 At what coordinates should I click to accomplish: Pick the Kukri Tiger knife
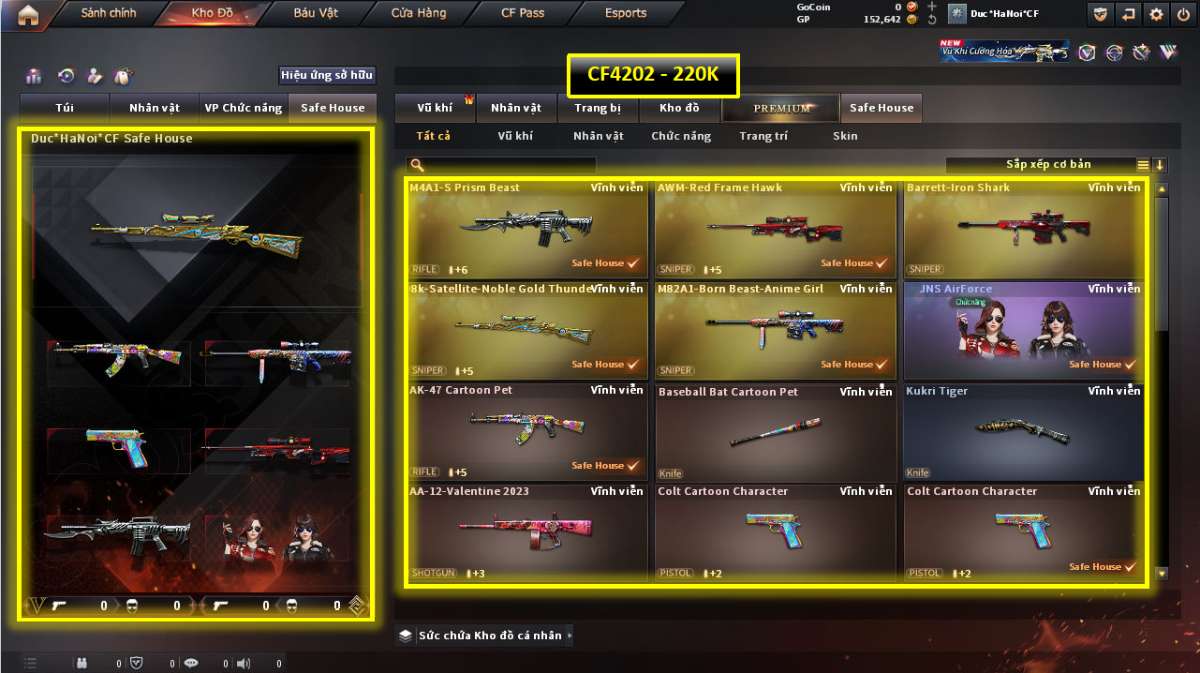[x=1023, y=431]
